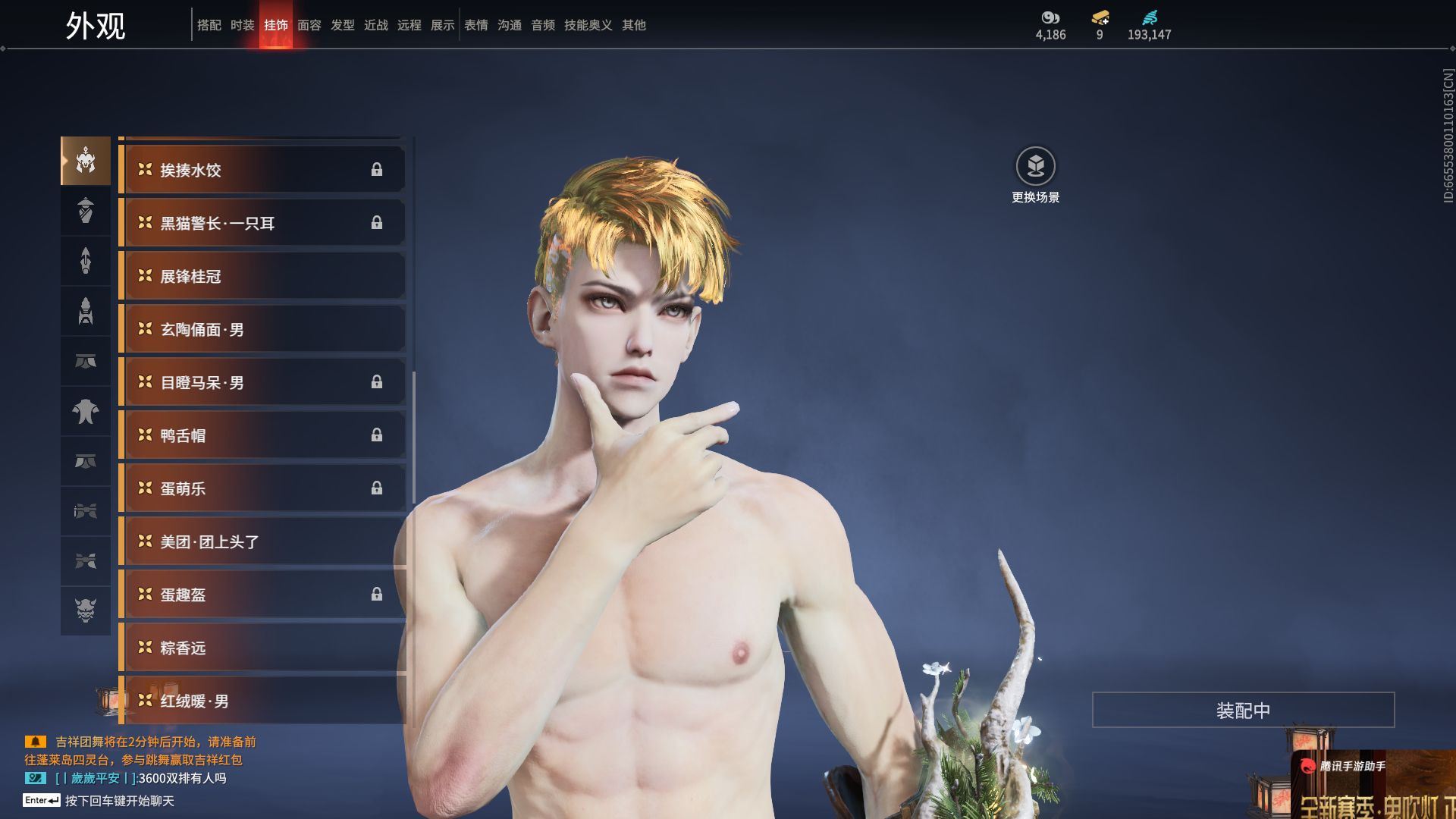
Task: Go to the 发型 tab
Action: coord(342,25)
